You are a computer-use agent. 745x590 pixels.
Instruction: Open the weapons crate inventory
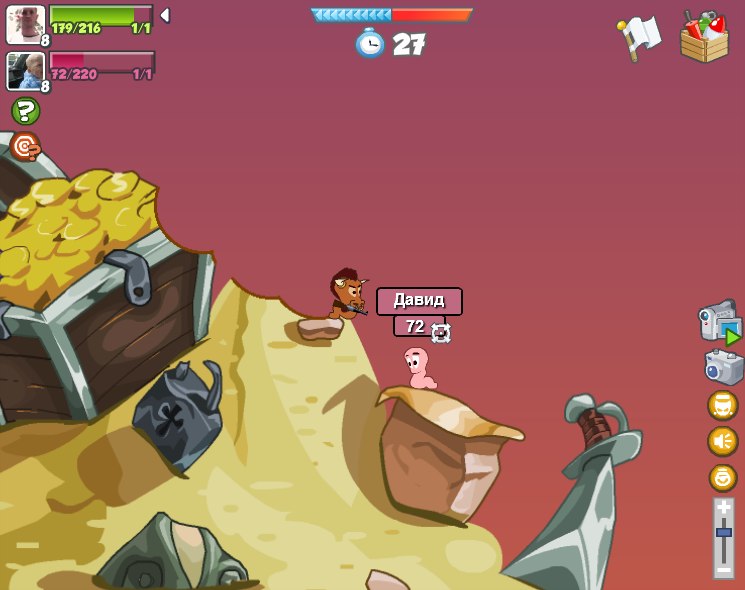704,38
